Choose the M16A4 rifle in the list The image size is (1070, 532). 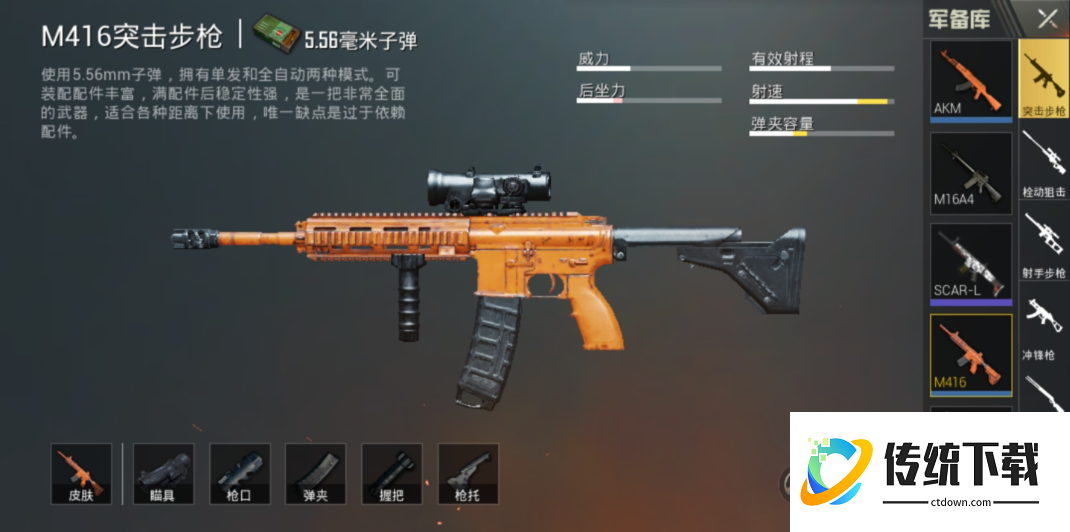pos(971,173)
